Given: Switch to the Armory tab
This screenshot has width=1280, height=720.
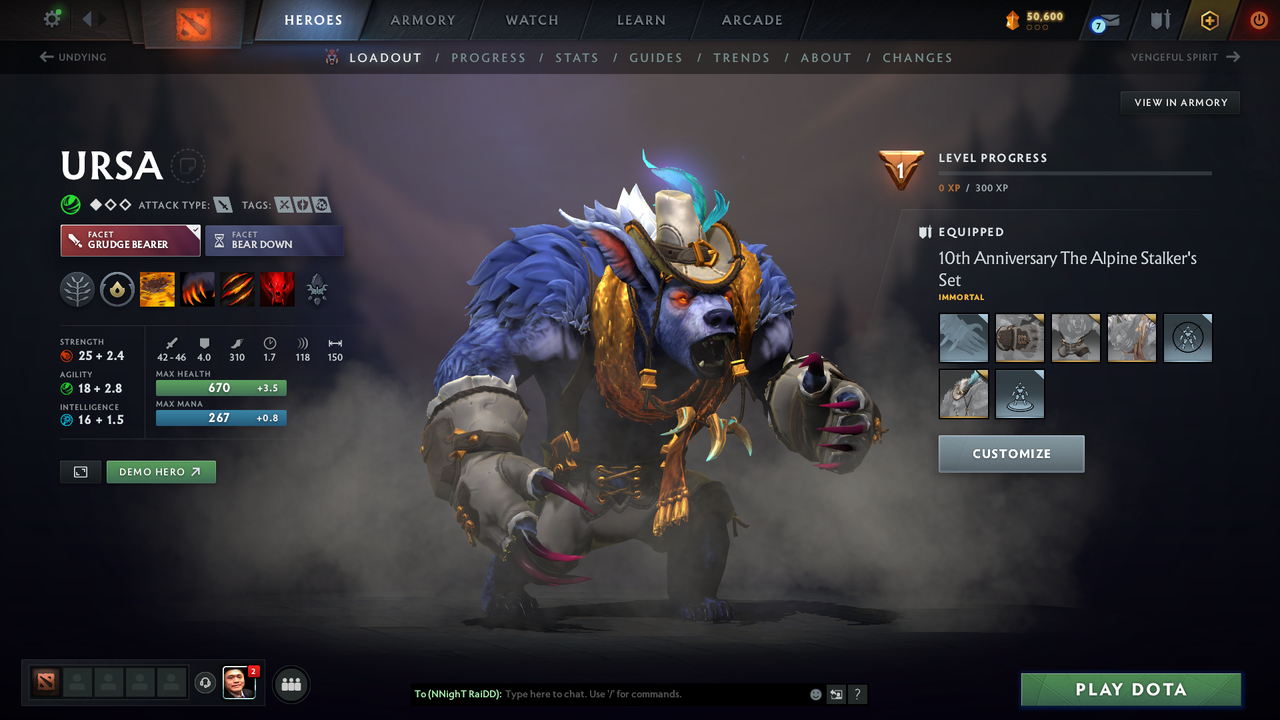Looking at the screenshot, I should click(x=422, y=20).
